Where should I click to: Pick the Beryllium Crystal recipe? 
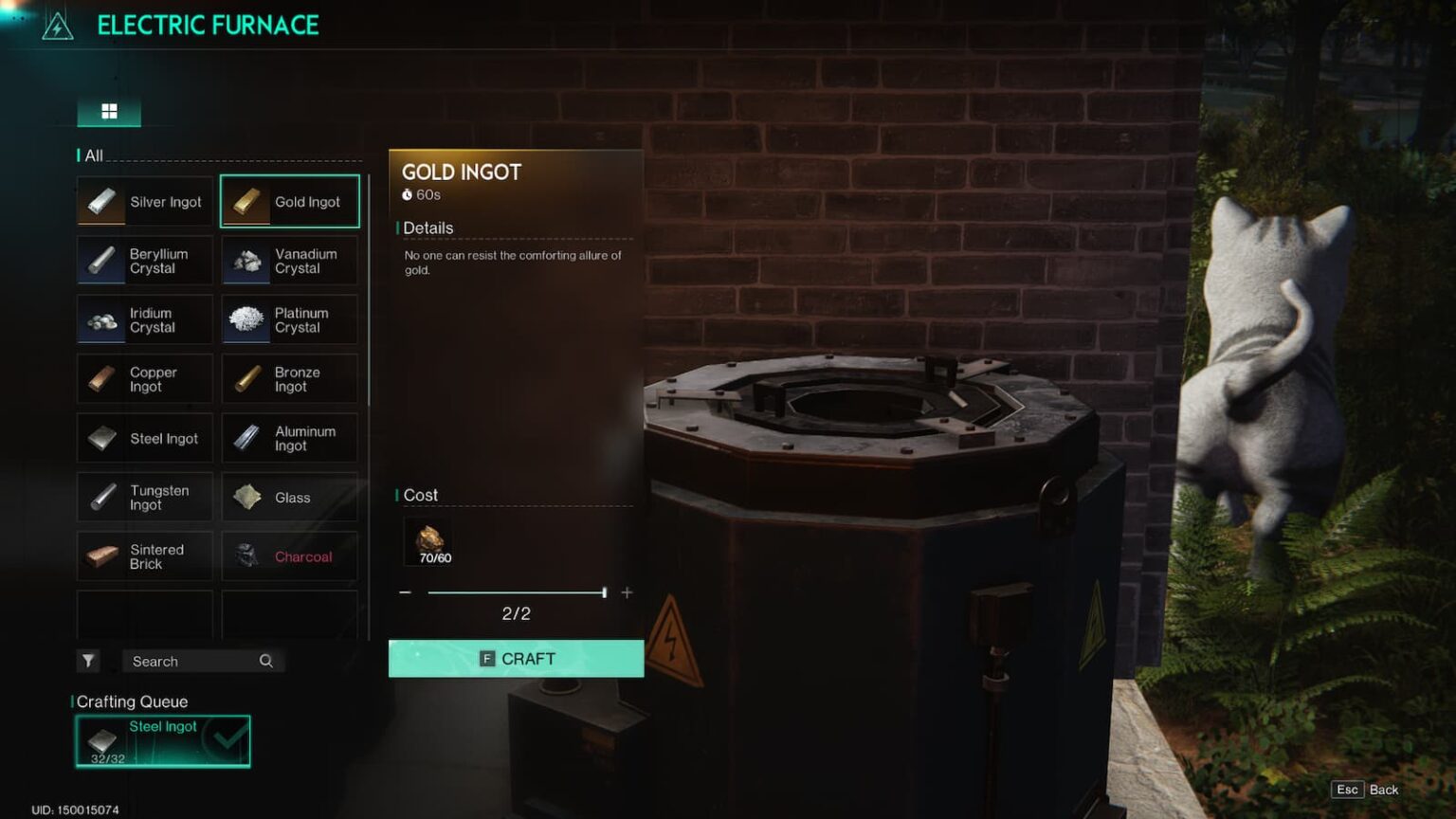pos(145,261)
